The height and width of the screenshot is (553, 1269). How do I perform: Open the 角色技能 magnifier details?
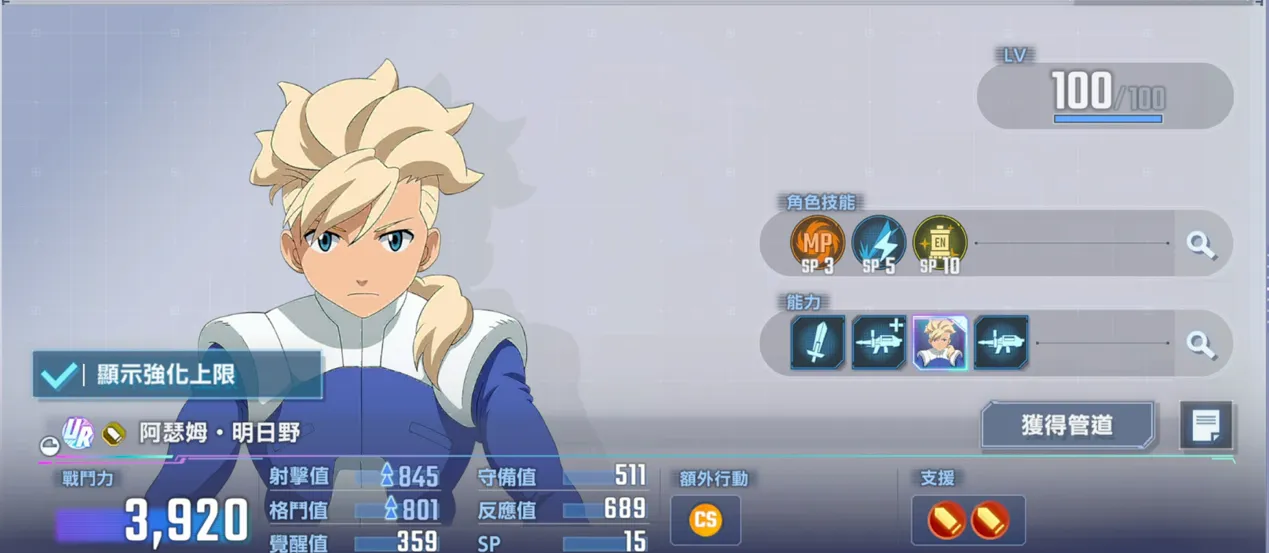1201,244
